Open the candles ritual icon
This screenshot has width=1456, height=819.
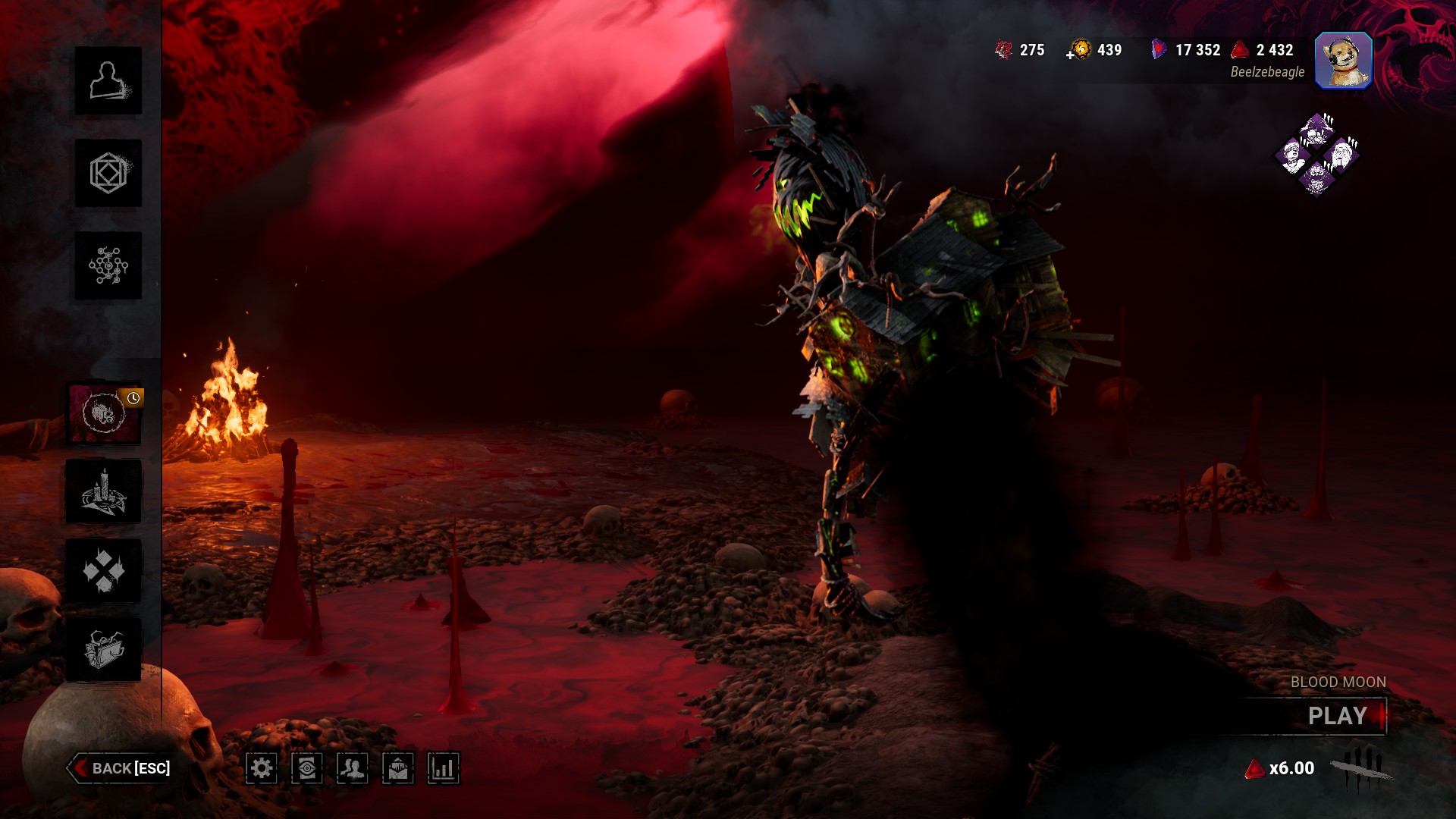point(104,492)
